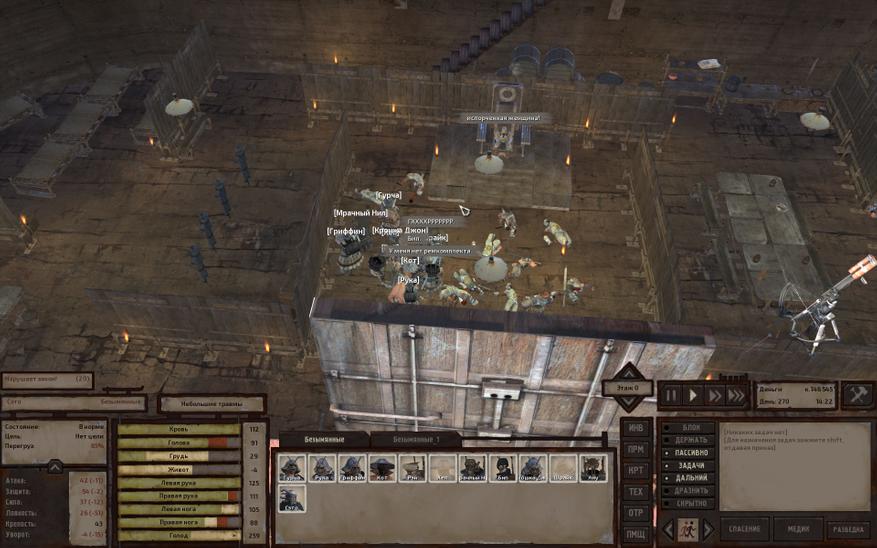Viewport: 877px width, 548px height.
Task: Select the Кот character portrait
Action: tap(382, 468)
